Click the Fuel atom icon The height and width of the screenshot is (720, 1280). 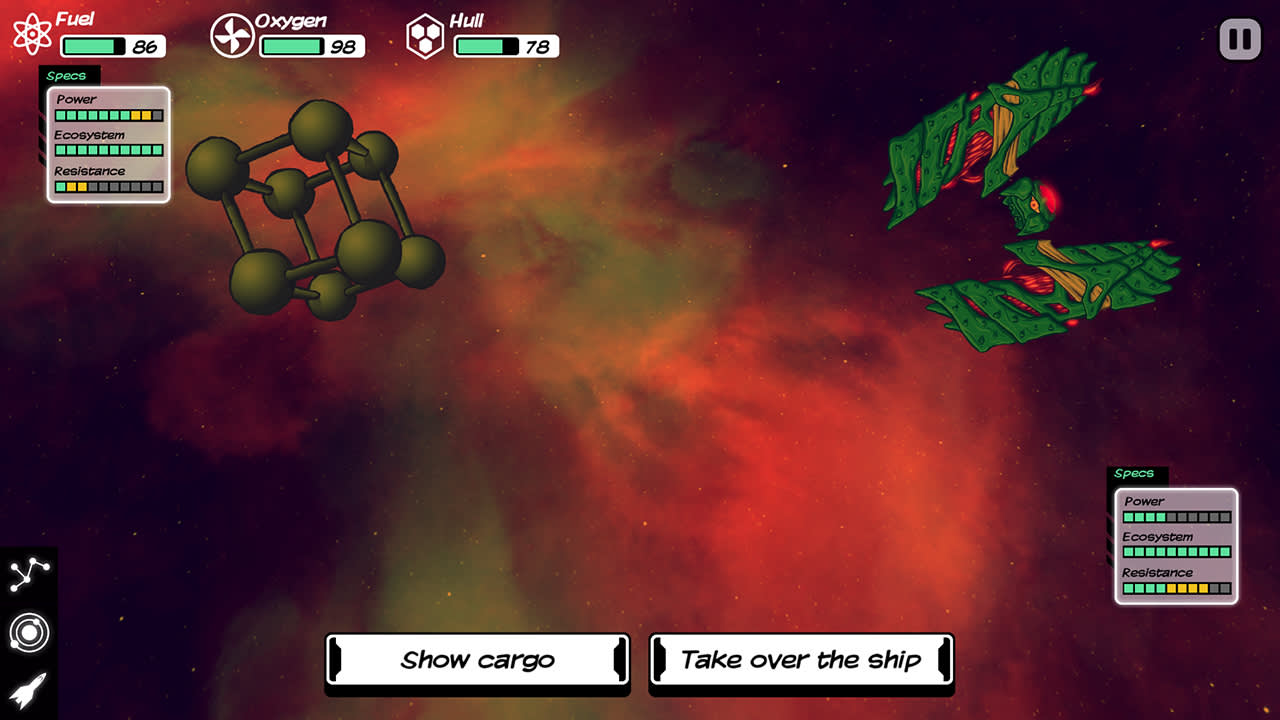(32, 32)
